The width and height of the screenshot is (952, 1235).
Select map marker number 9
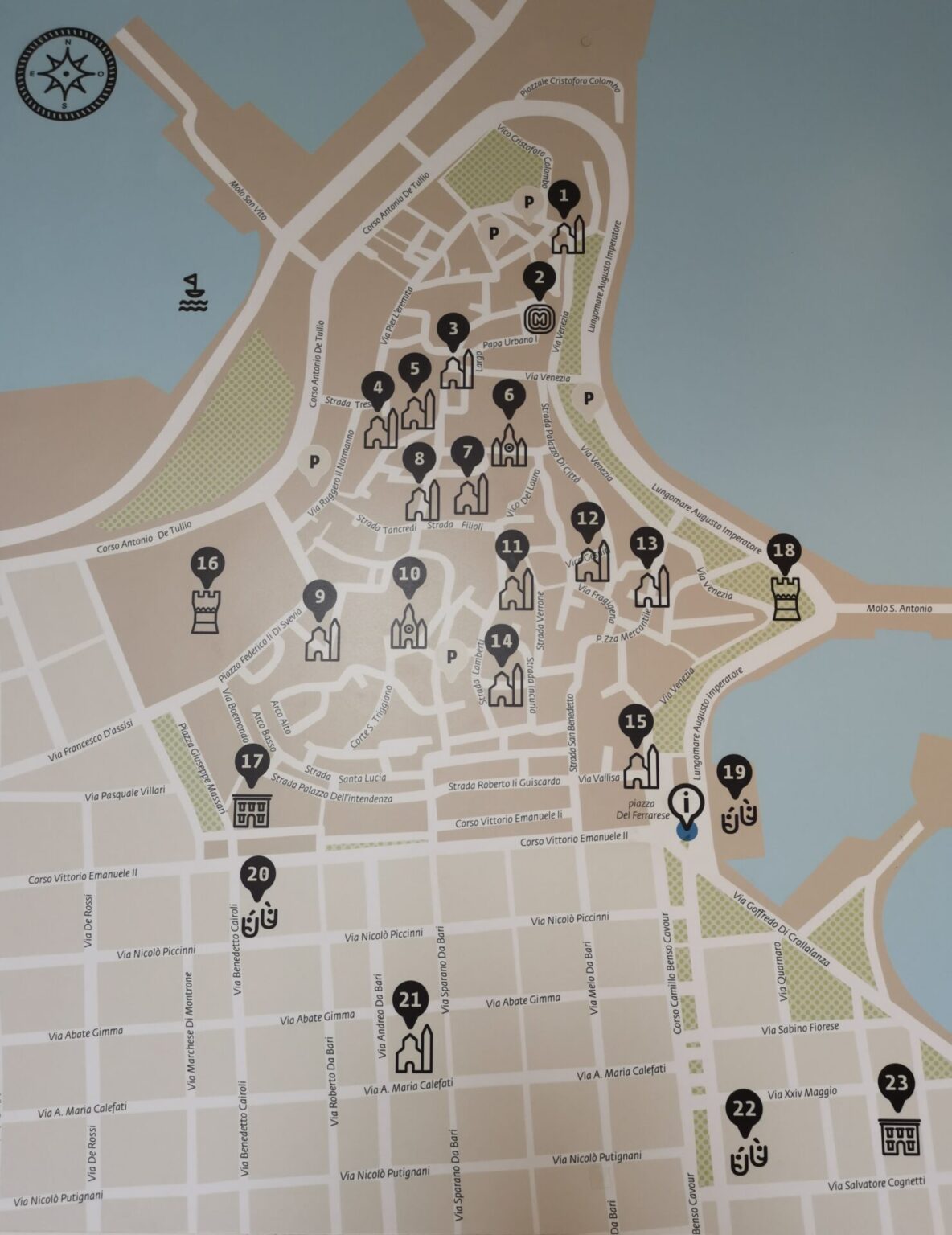(320, 597)
